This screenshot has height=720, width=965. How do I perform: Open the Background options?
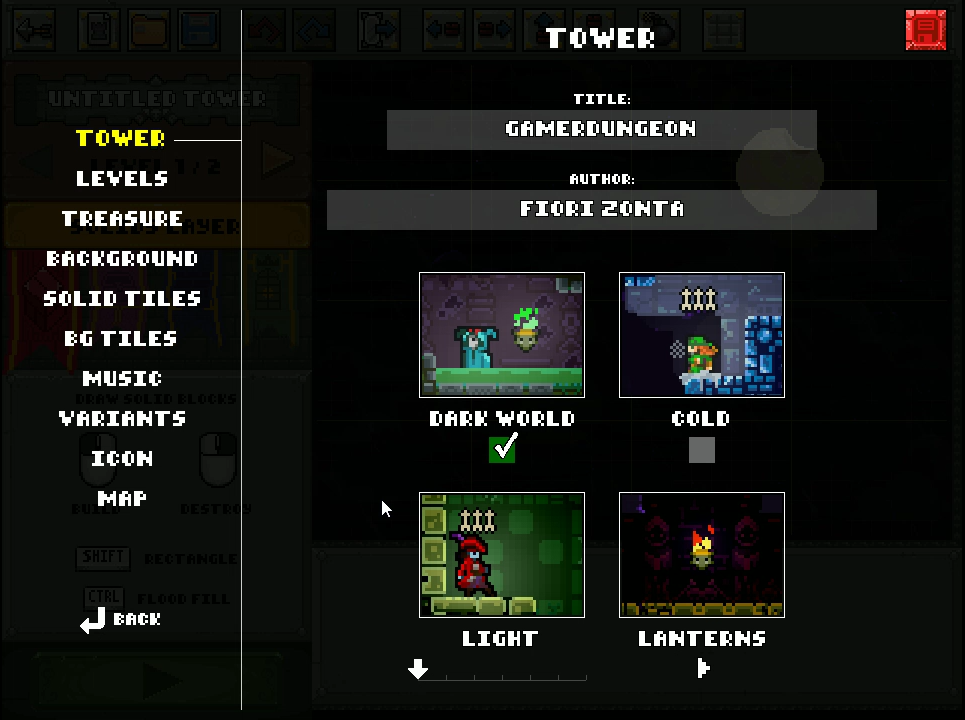click(122, 259)
